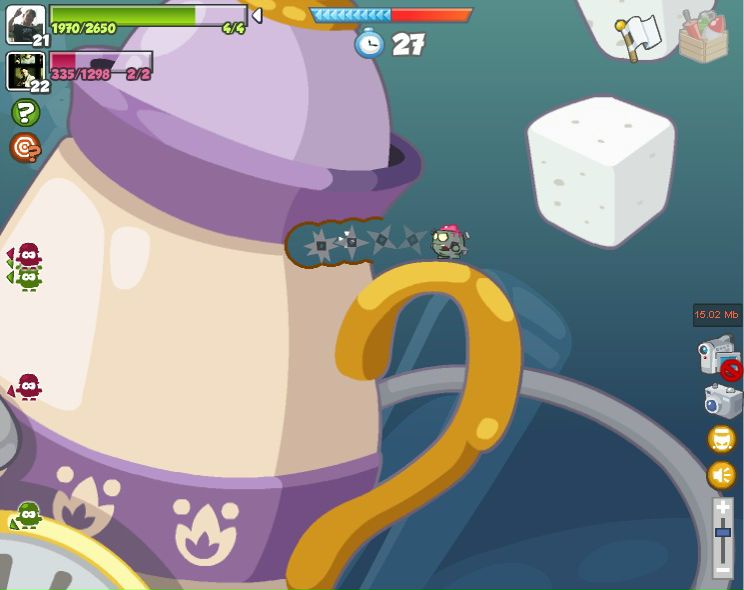This screenshot has height=590, width=744.
Task: Collapse the team health bar arrow
Action: pos(256,16)
